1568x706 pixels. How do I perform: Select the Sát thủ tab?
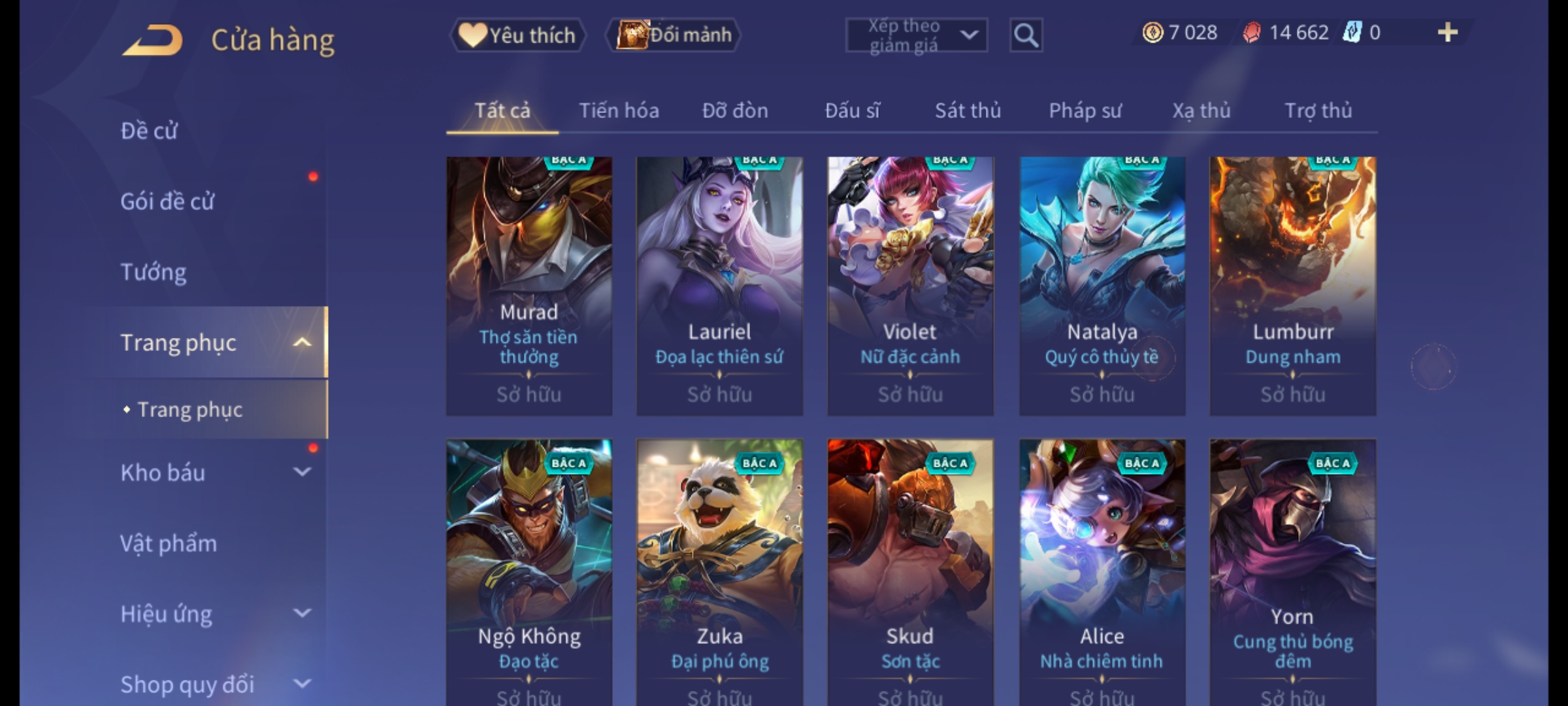click(968, 110)
